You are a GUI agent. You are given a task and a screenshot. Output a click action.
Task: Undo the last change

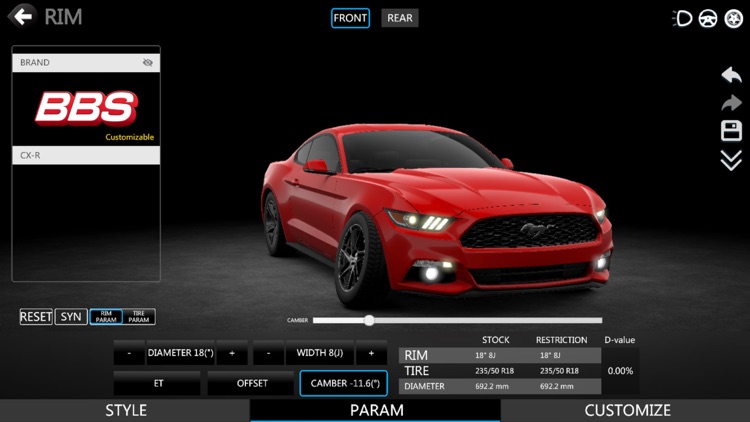[731, 75]
